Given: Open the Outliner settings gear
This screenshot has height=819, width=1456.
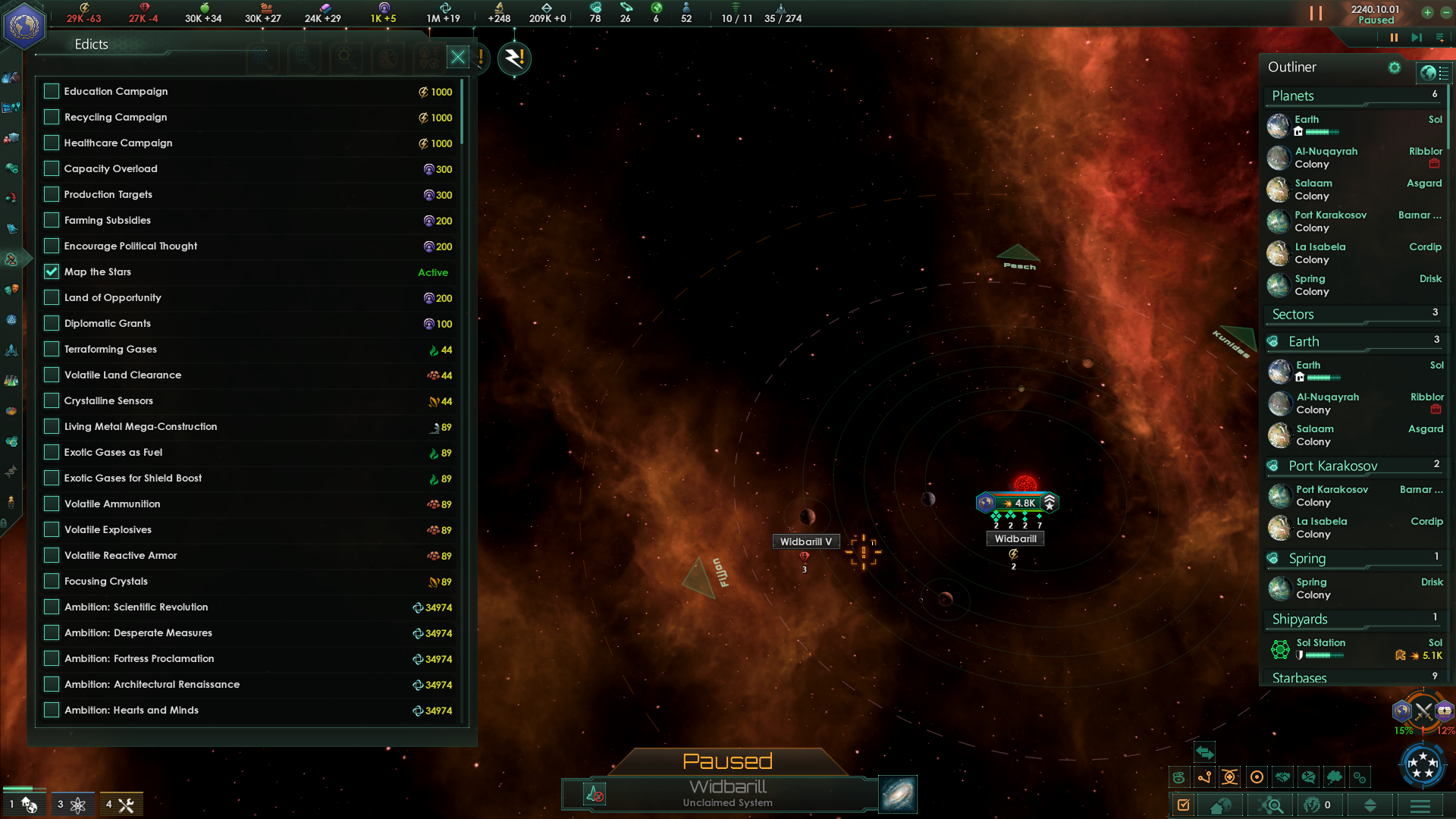Looking at the screenshot, I should pos(1394,67).
